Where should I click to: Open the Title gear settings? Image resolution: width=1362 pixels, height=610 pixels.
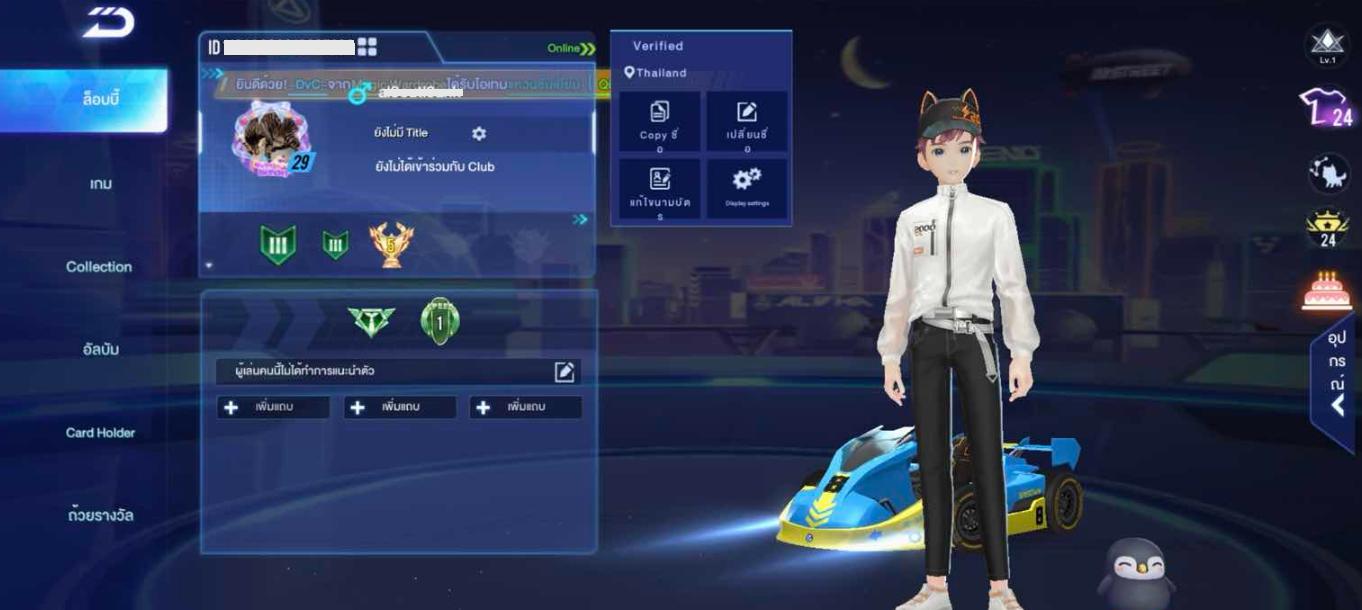click(x=479, y=134)
